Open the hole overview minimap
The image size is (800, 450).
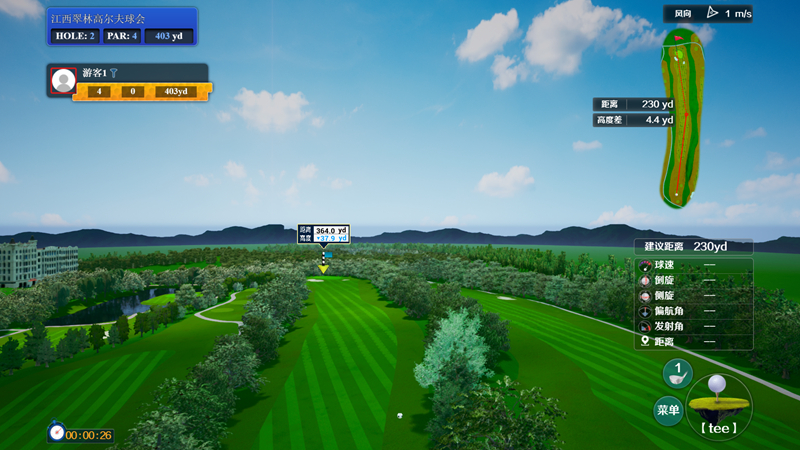click(x=682, y=118)
